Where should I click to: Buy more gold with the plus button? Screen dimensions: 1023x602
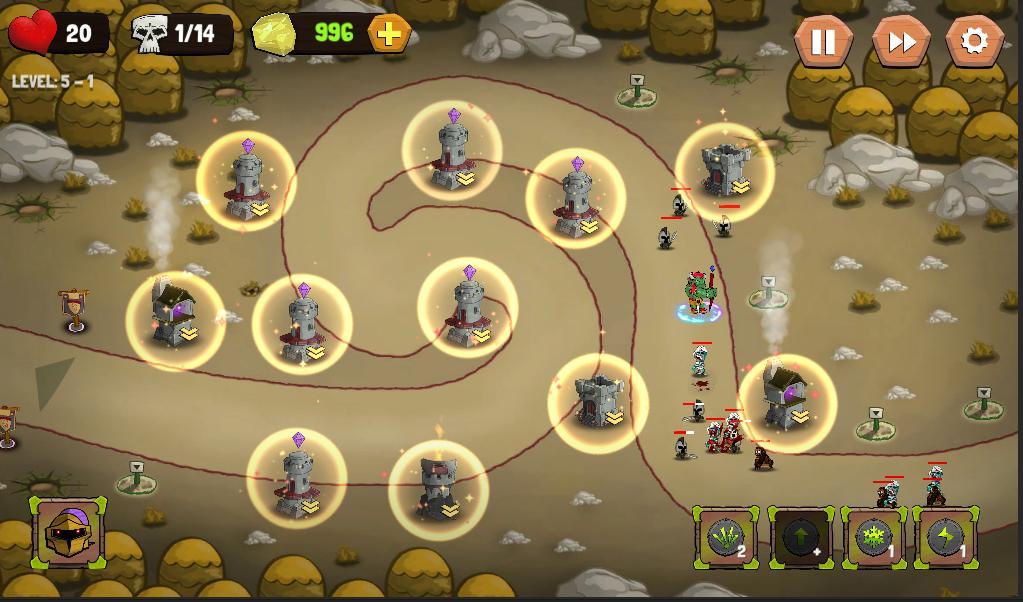389,34
